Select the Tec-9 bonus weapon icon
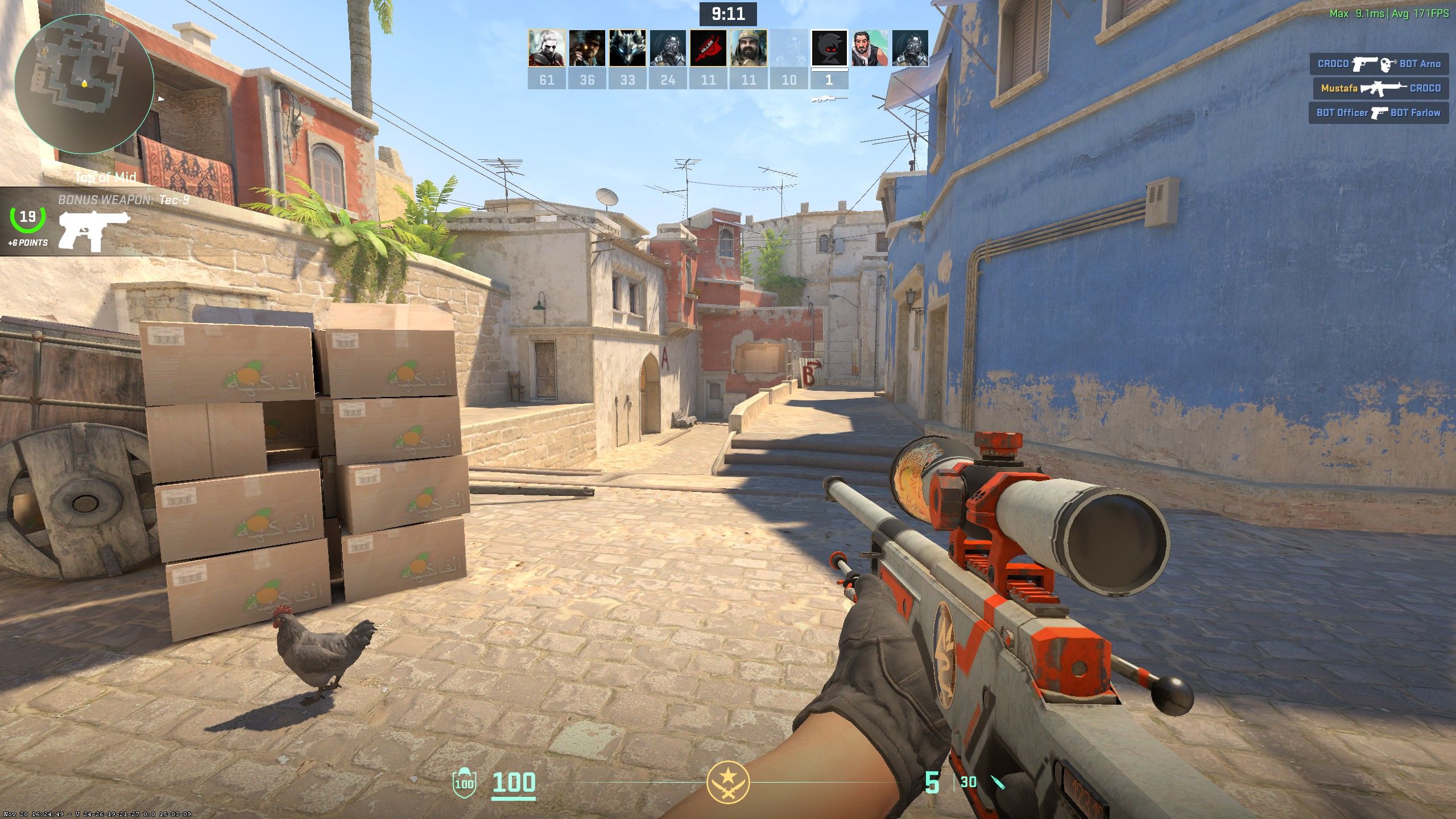This screenshot has width=1456, height=819. click(94, 230)
